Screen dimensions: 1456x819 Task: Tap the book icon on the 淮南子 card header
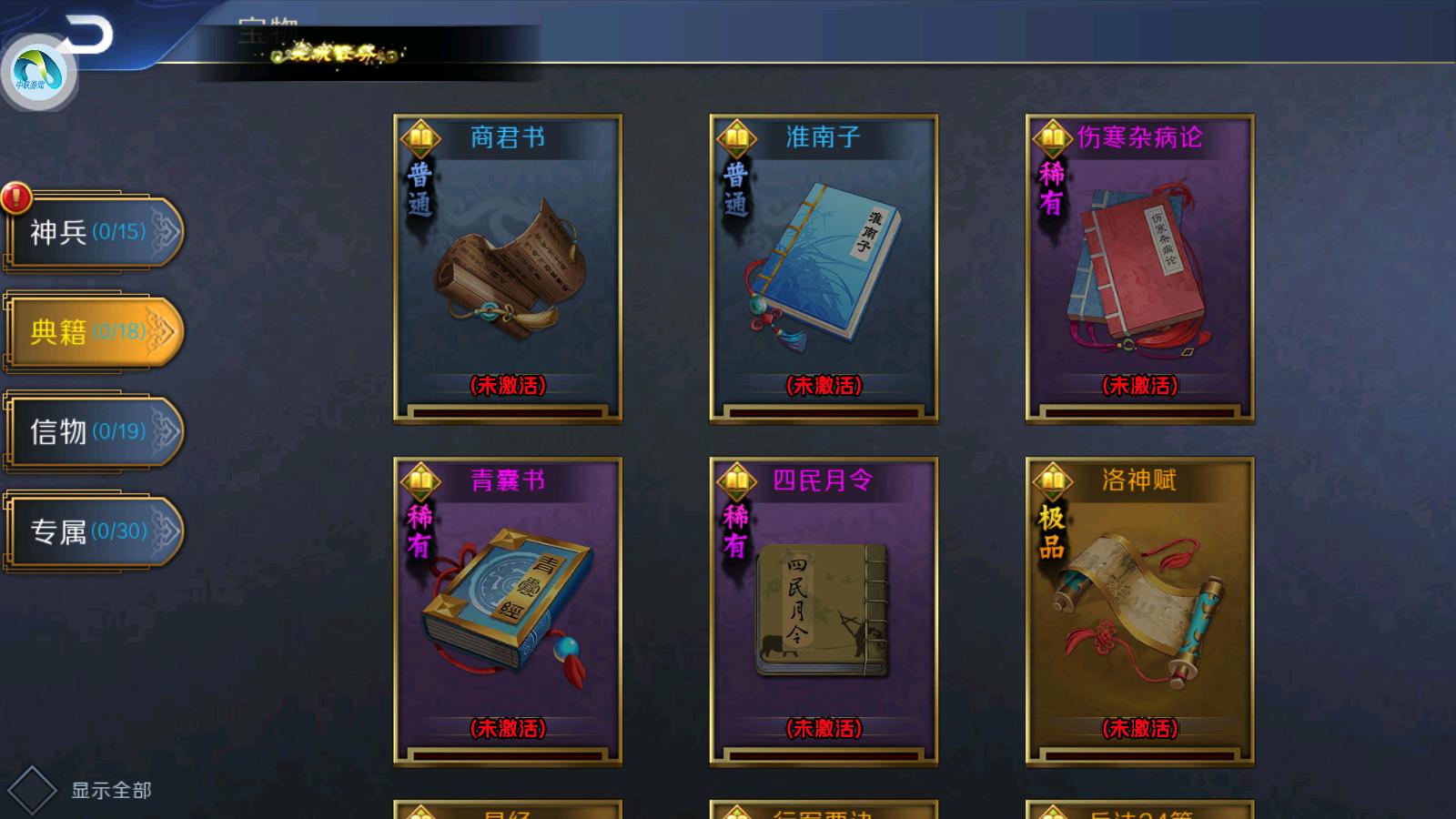tap(735, 136)
